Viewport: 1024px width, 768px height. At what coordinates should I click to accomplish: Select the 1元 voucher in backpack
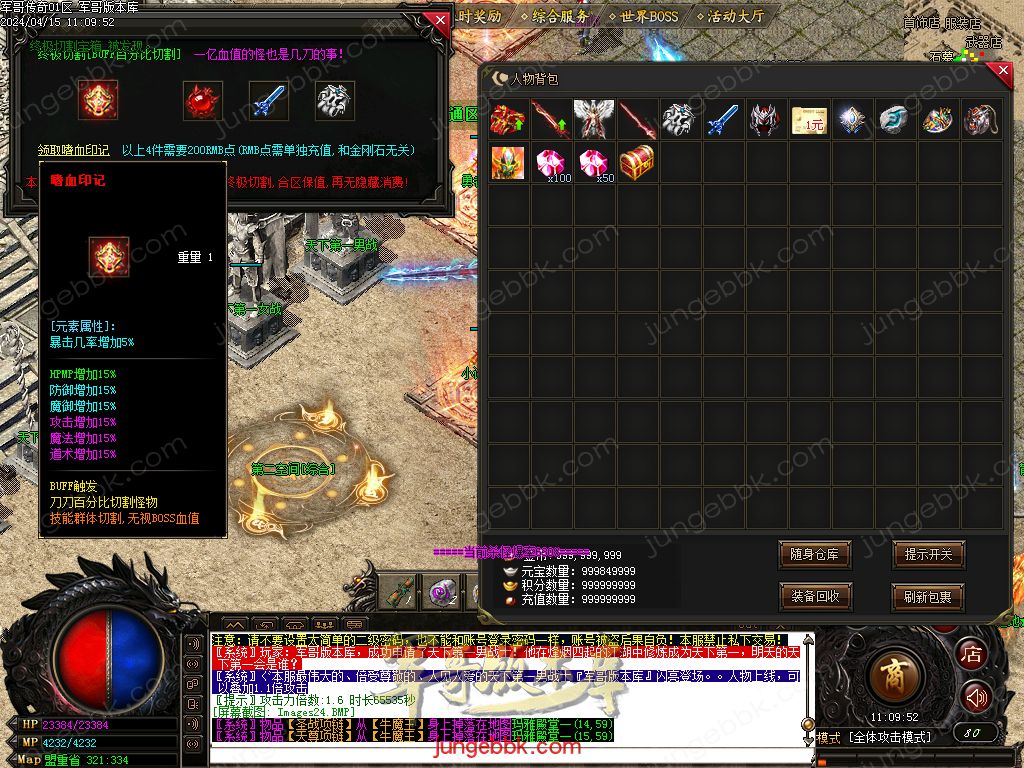pyautogui.click(x=809, y=120)
